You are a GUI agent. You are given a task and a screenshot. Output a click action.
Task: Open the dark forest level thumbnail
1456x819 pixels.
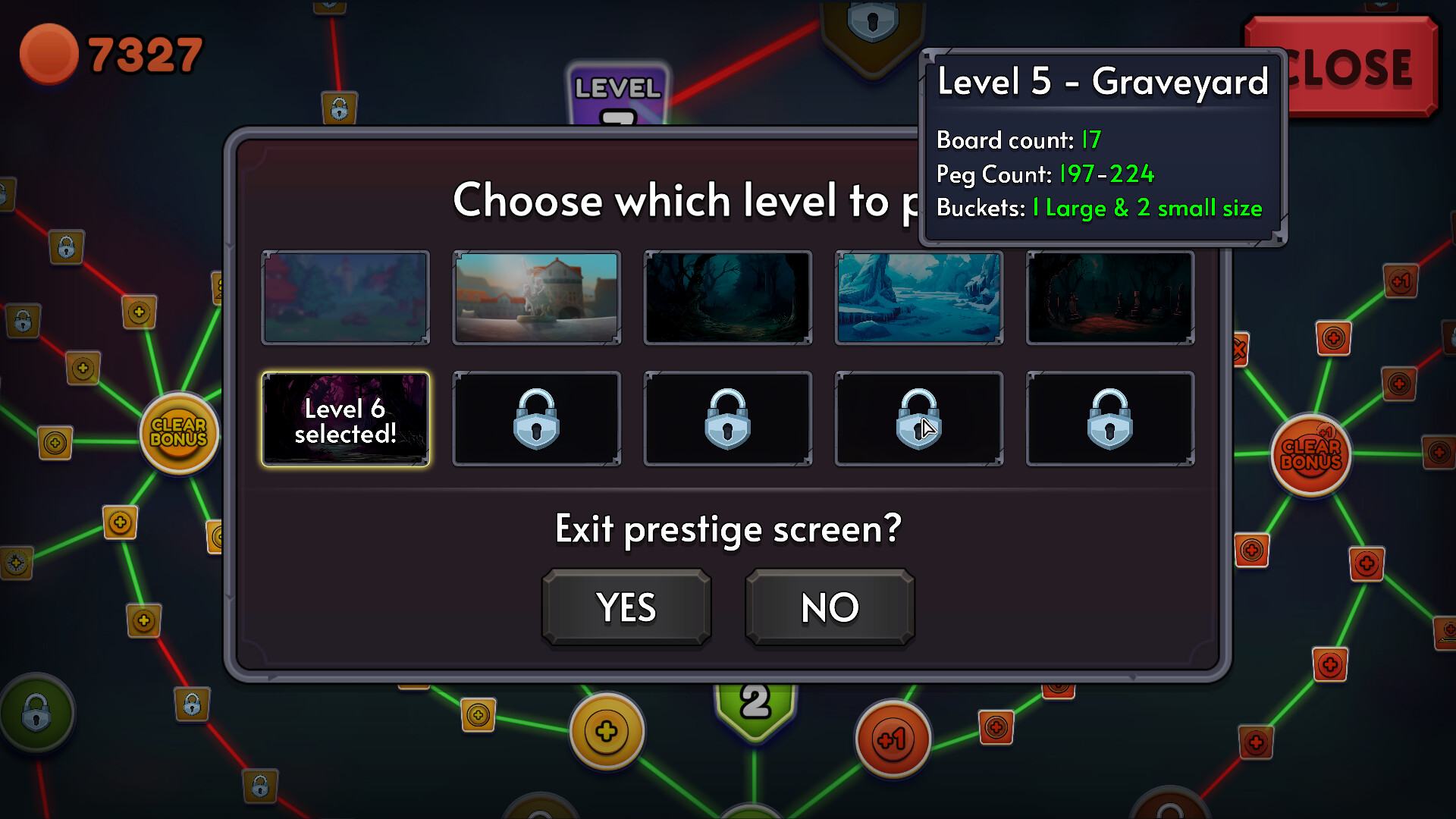727,297
